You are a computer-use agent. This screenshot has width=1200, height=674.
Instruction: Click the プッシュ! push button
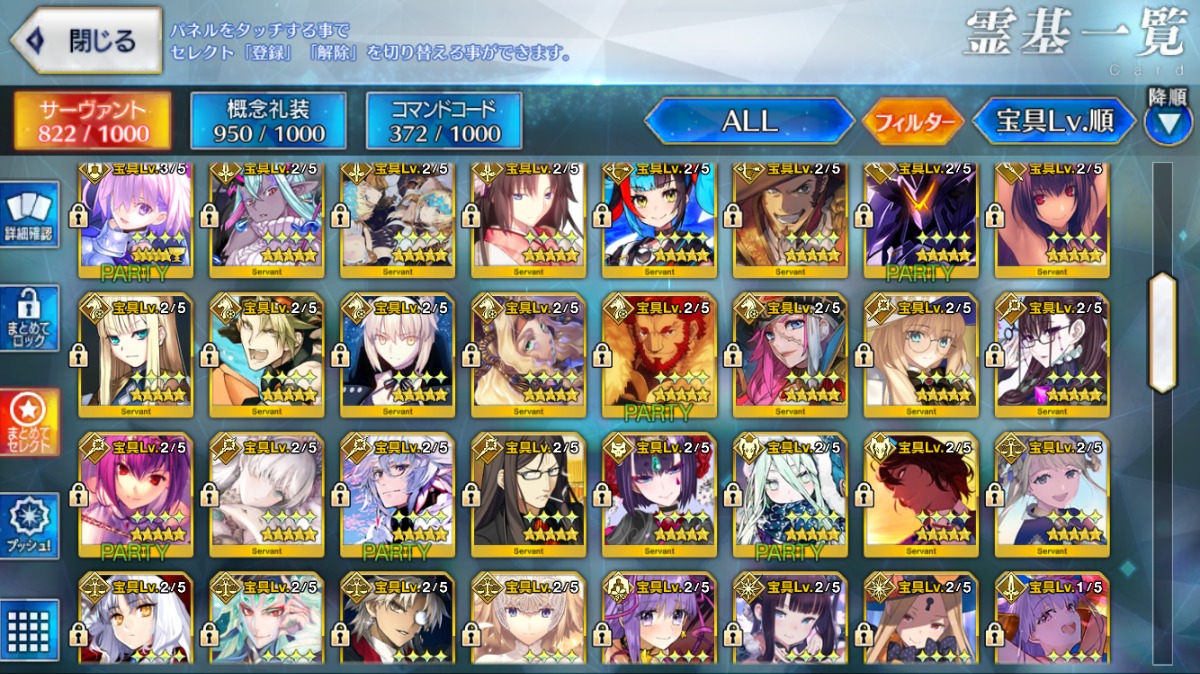(x=30, y=525)
